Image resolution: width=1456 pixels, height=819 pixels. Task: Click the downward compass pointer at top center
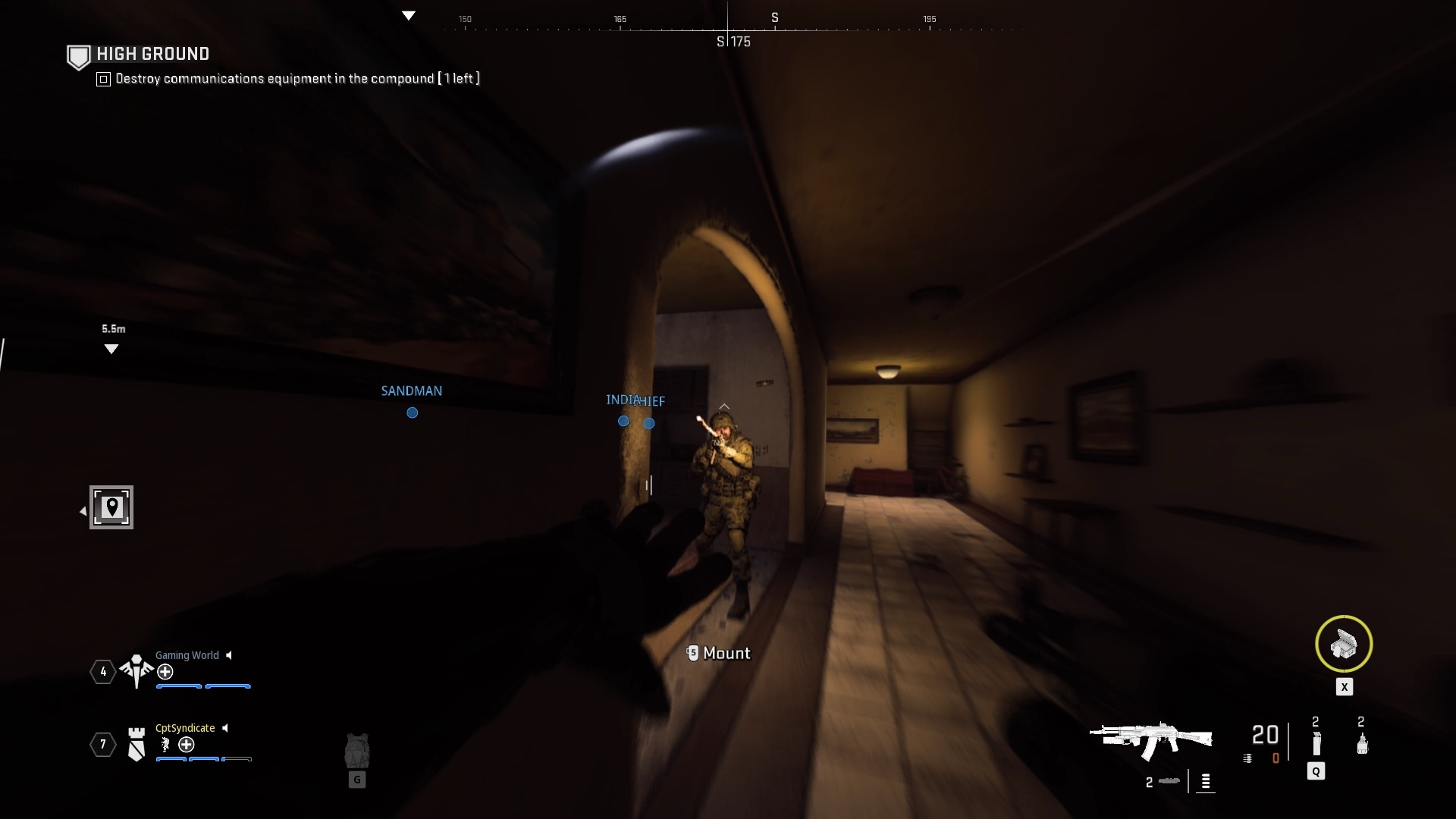(409, 14)
